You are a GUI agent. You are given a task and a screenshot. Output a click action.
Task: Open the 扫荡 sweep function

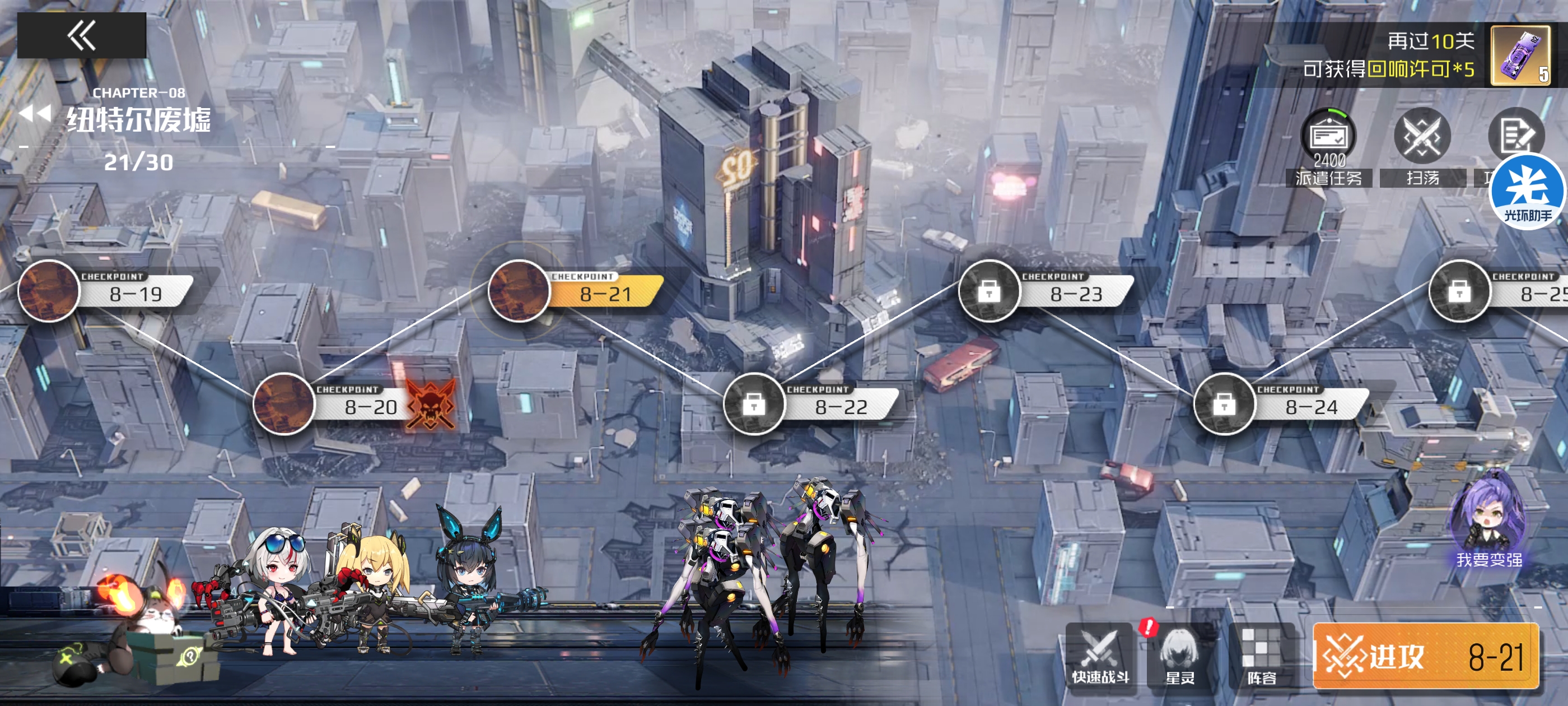1422,147
